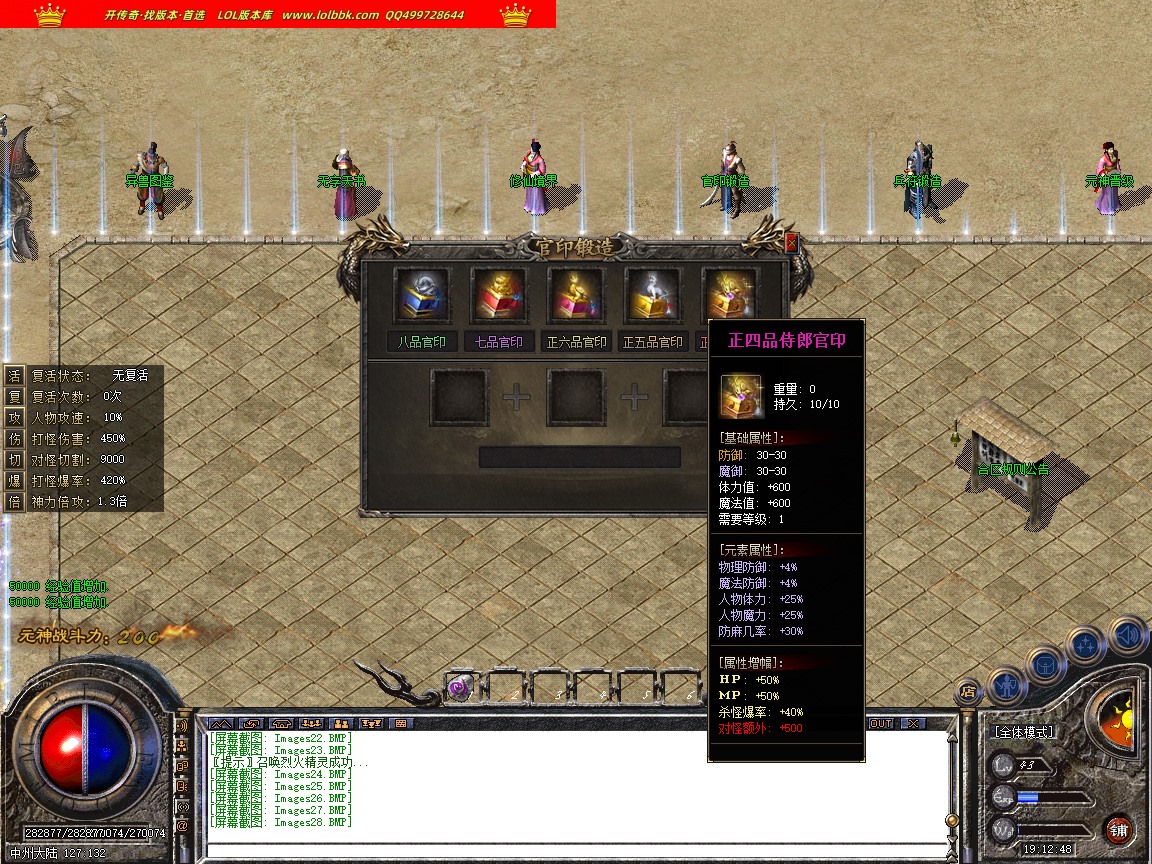Select the 正五品官印 label button

click(653, 342)
